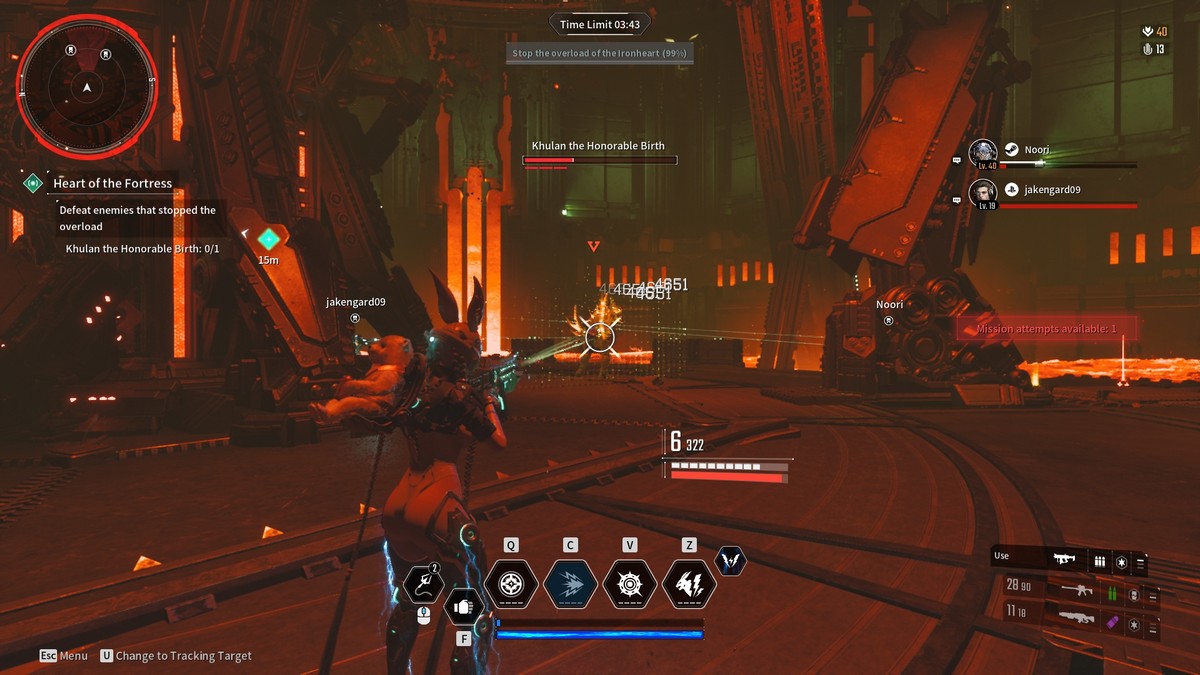Use the grappling hook ability
The width and height of the screenshot is (1200, 675).
tap(423, 586)
